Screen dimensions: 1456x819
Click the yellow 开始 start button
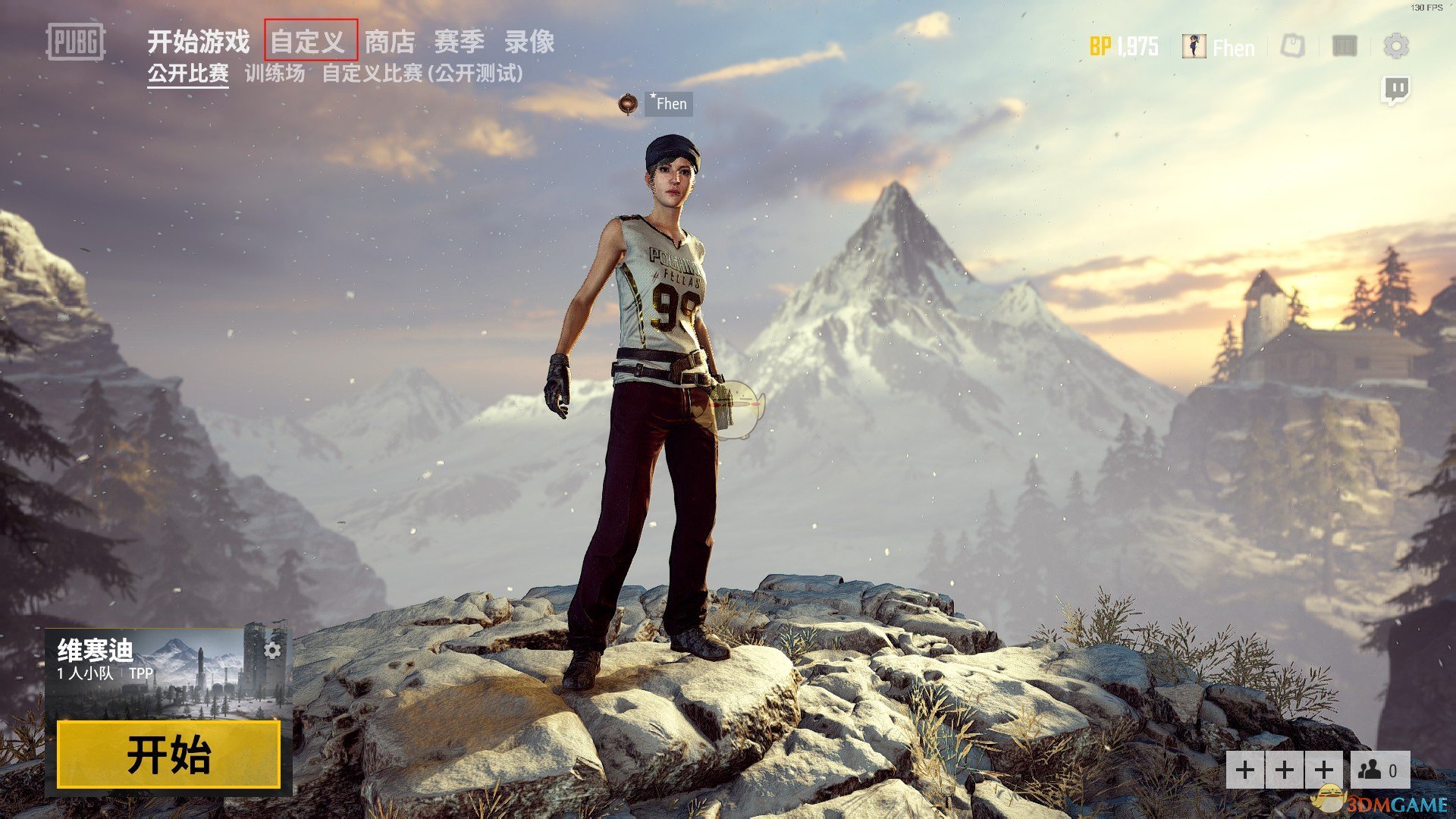pyautogui.click(x=168, y=755)
